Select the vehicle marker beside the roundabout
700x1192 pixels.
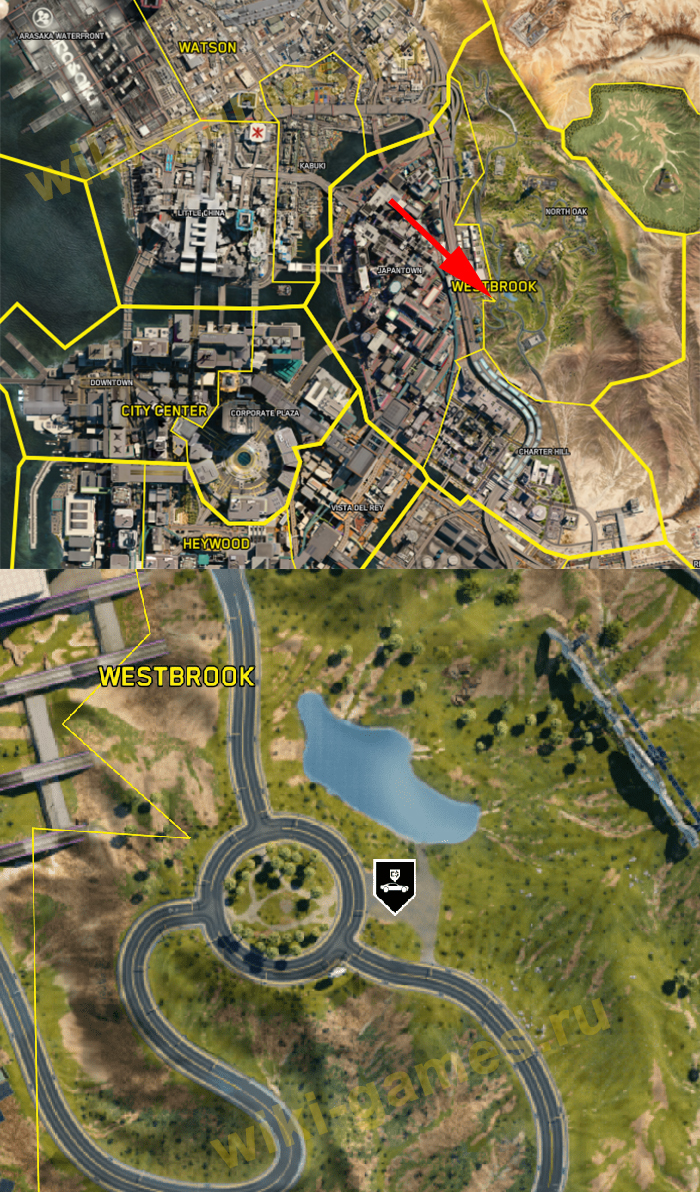tap(393, 884)
